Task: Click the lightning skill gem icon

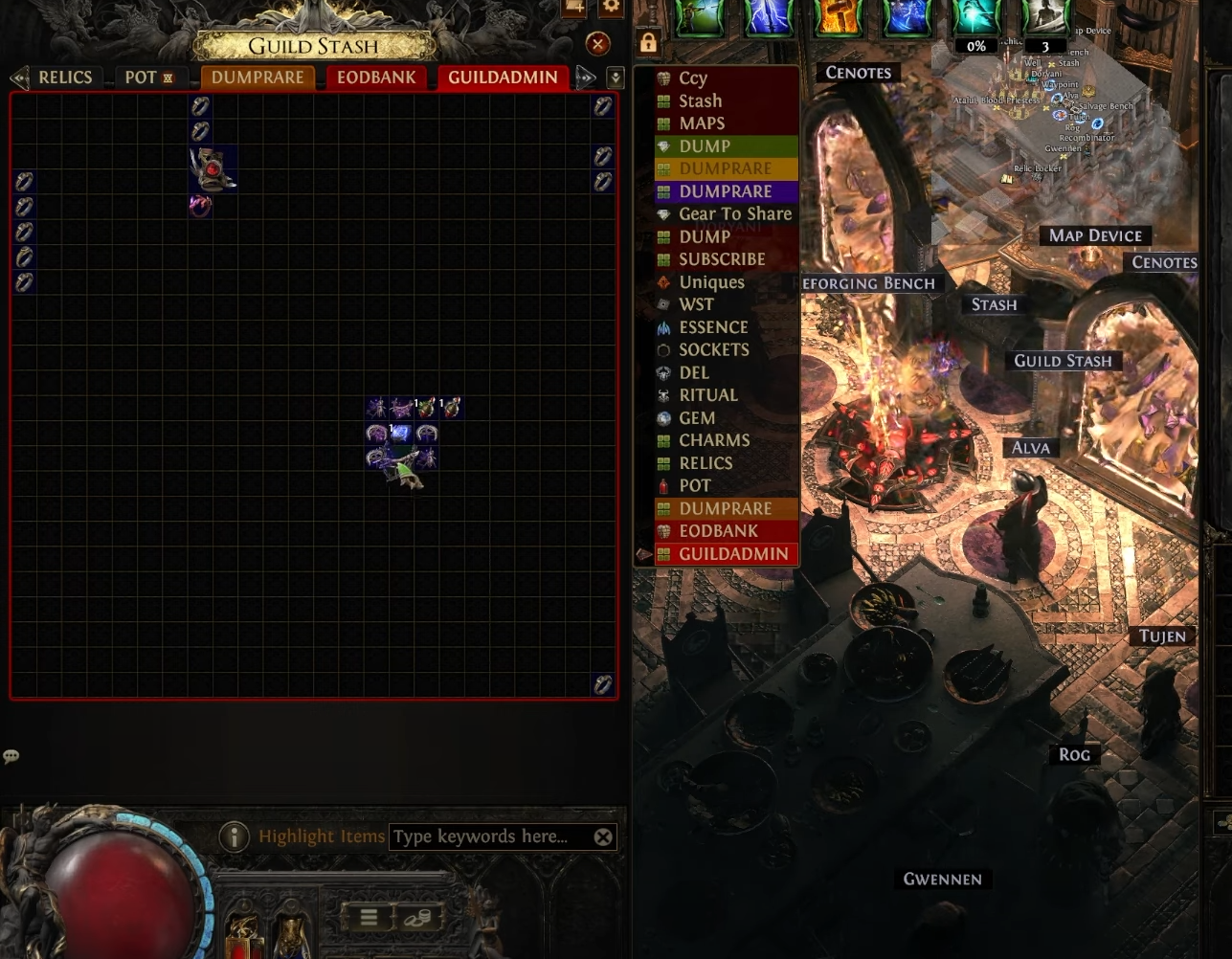Action: [x=768, y=17]
